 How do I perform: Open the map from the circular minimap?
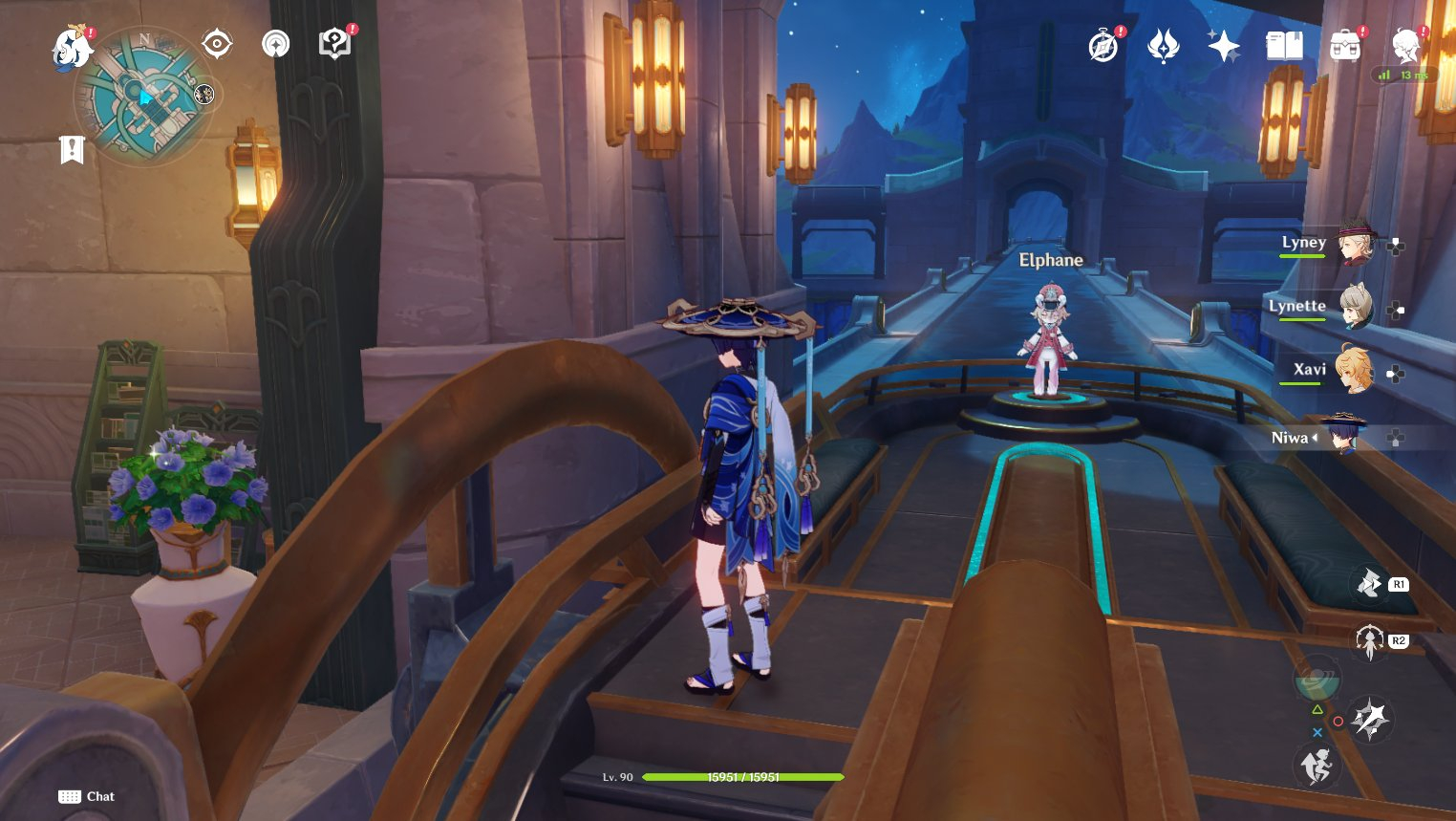tap(145, 97)
